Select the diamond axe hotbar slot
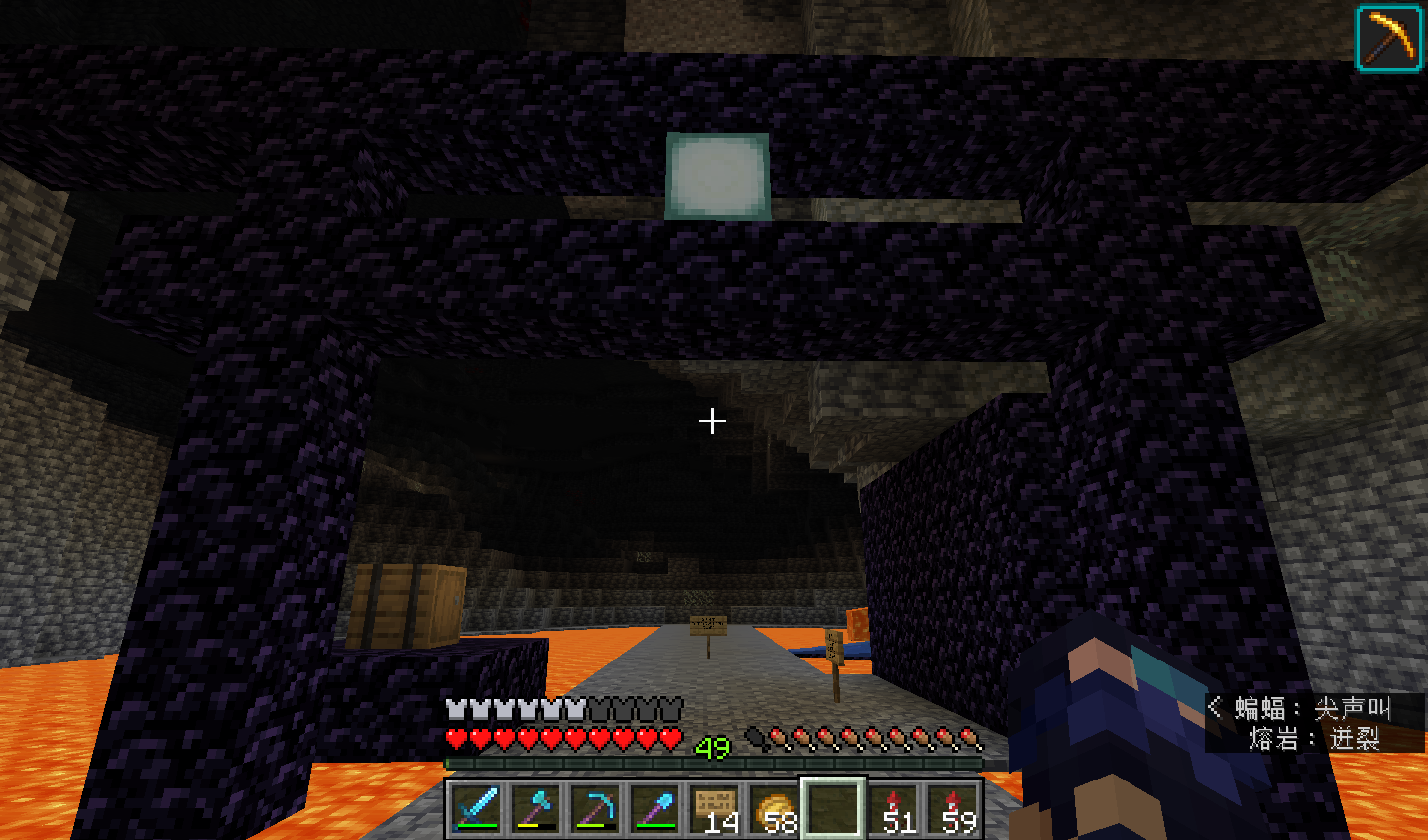This screenshot has width=1428, height=840. point(535,807)
